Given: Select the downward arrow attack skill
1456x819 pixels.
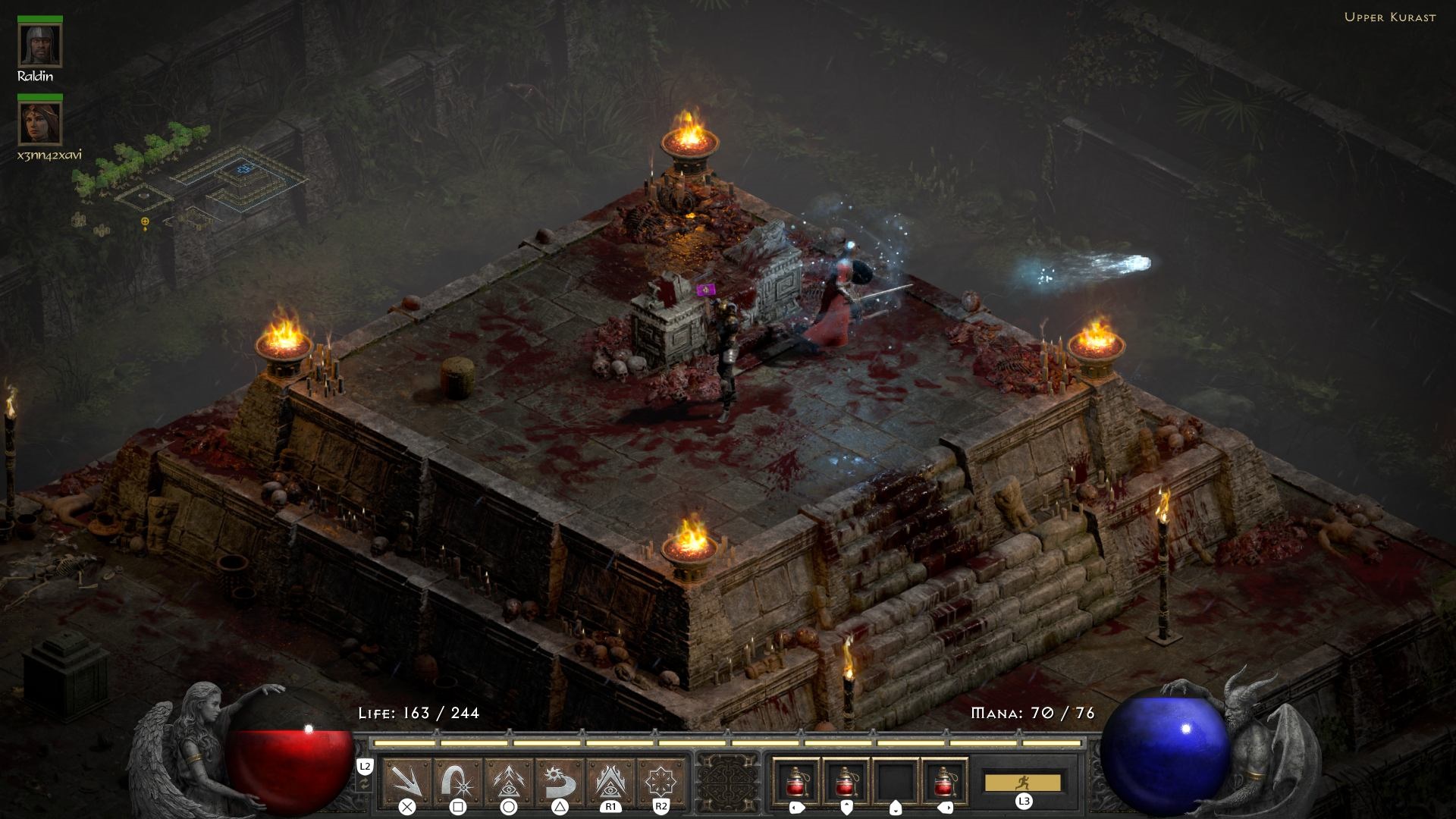Looking at the screenshot, I should pos(407,780).
